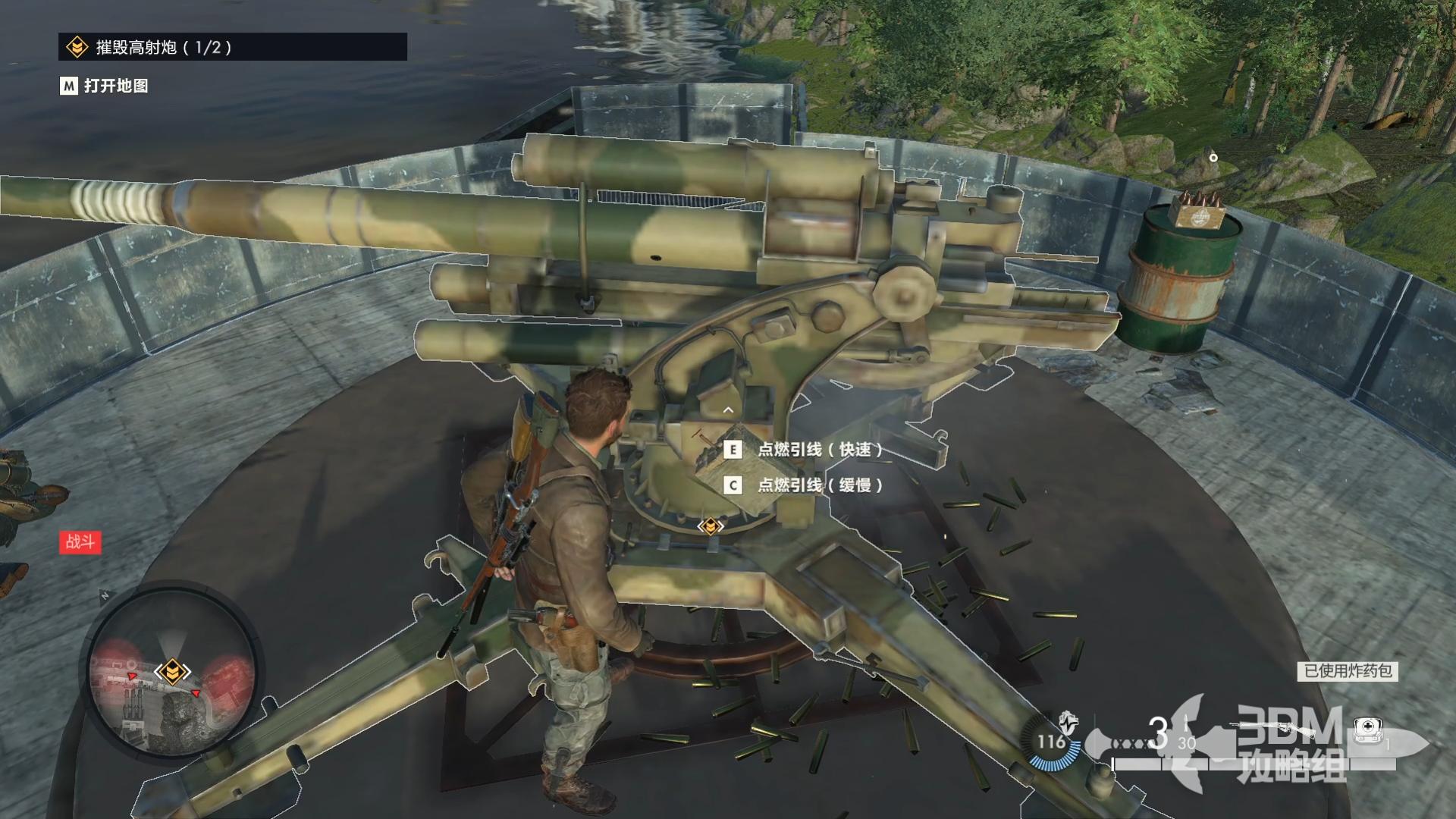Click the 打开地图 map label
The width and height of the screenshot is (1456, 819).
pyautogui.click(x=115, y=86)
